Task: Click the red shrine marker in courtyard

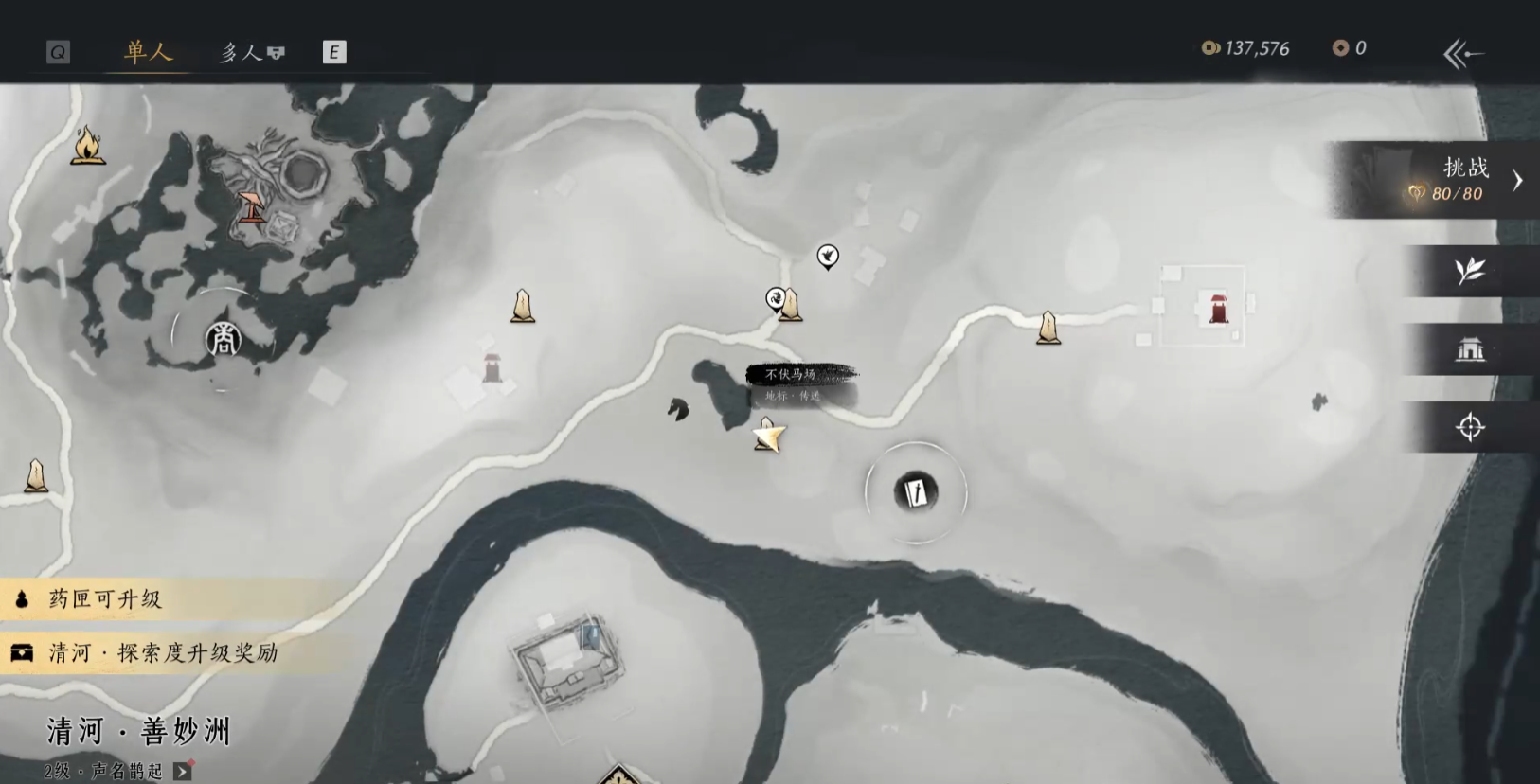Action: (x=1219, y=308)
